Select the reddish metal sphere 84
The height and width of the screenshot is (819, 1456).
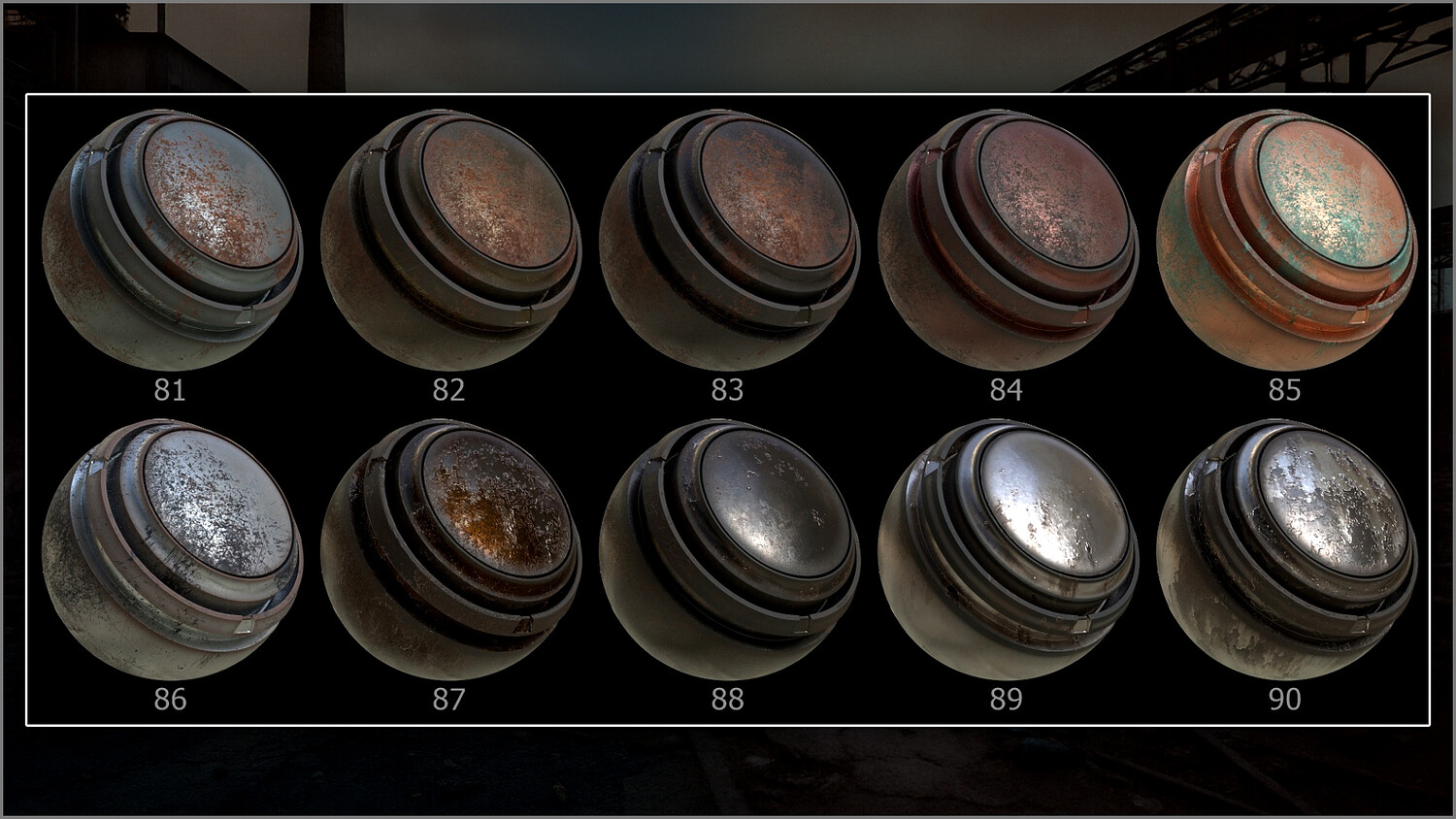pyautogui.click(x=1008, y=240)
